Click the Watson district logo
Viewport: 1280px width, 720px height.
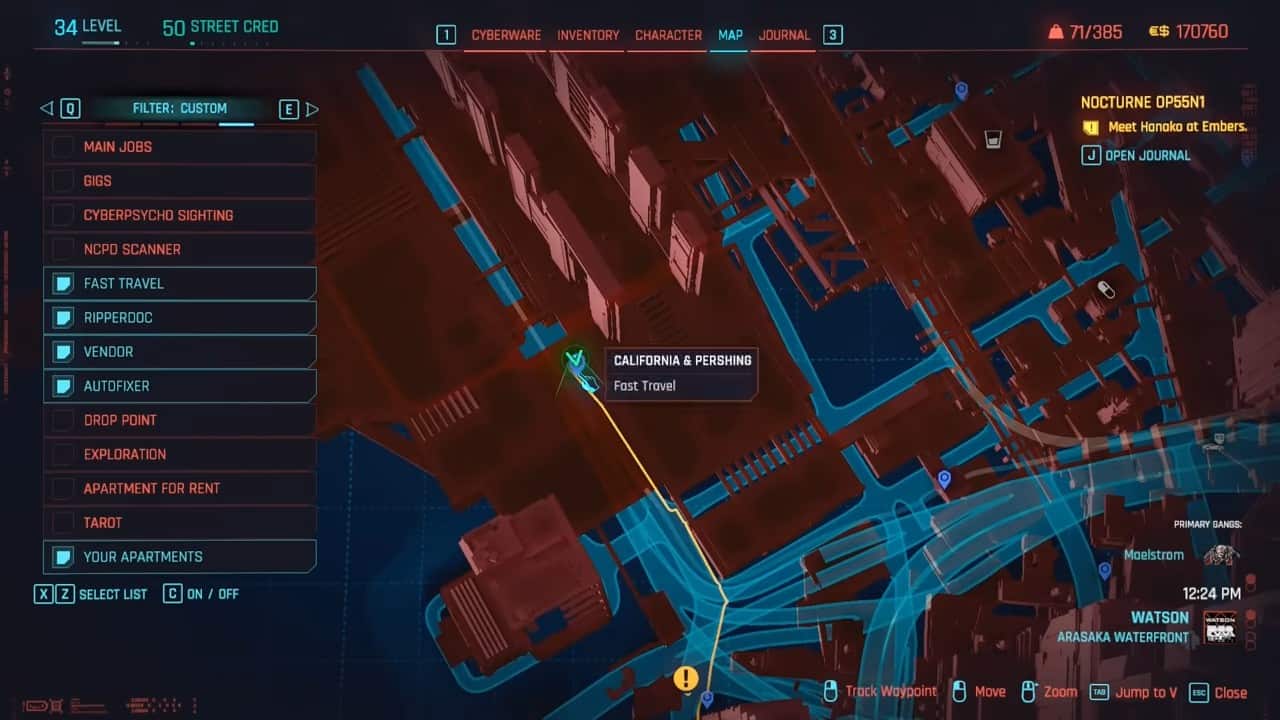click(x=1219, y=627)
